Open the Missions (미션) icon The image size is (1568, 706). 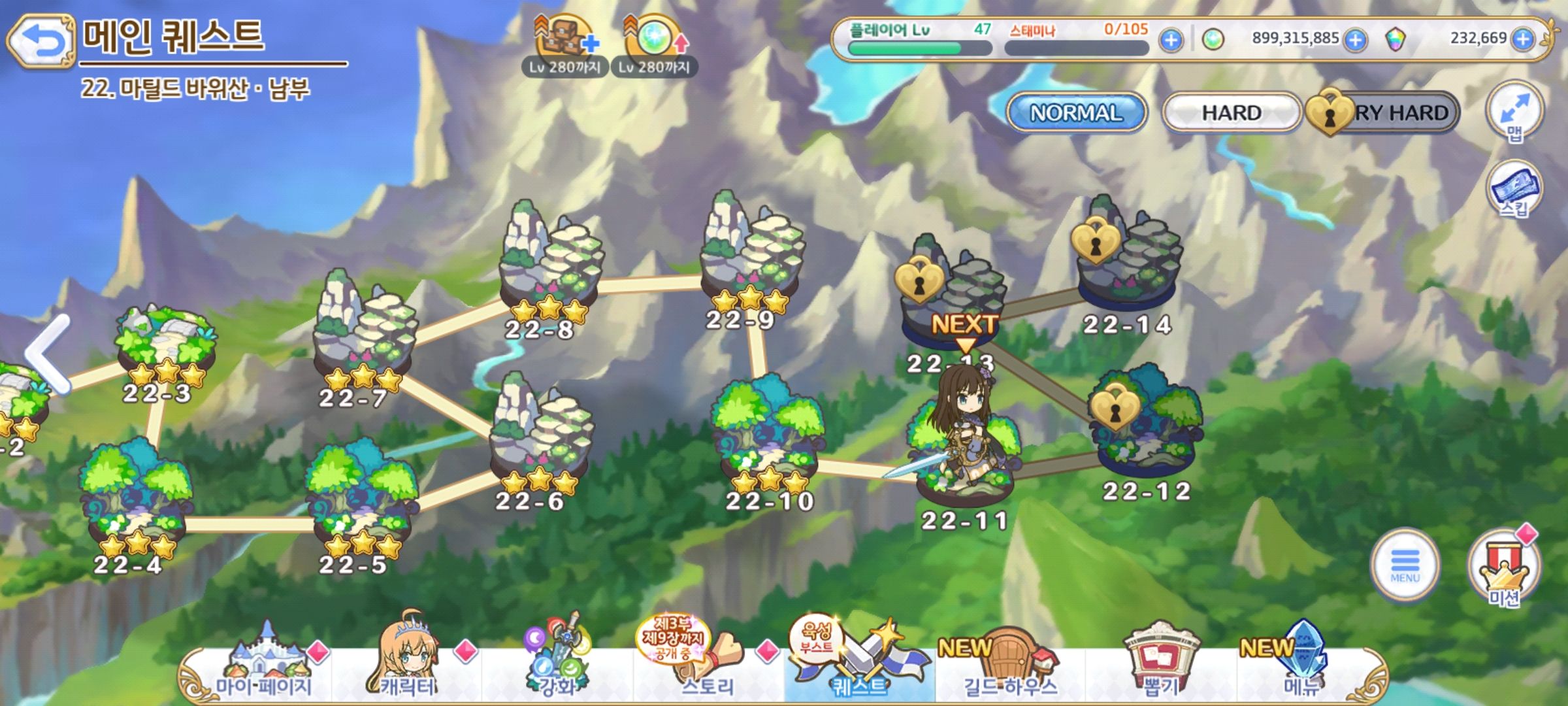tap(1504, 567)
